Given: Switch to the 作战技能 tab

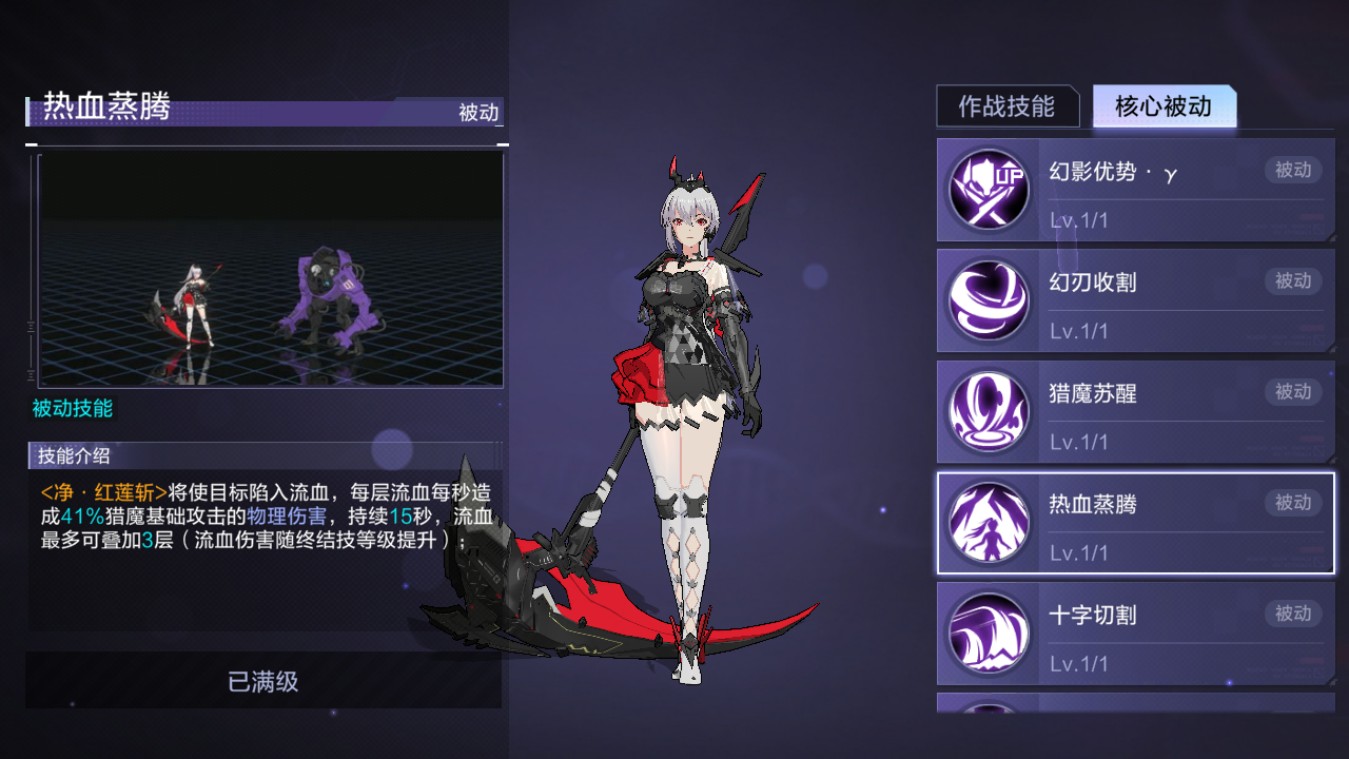Looking at the screenshot, I should [x=1007, y=107].
